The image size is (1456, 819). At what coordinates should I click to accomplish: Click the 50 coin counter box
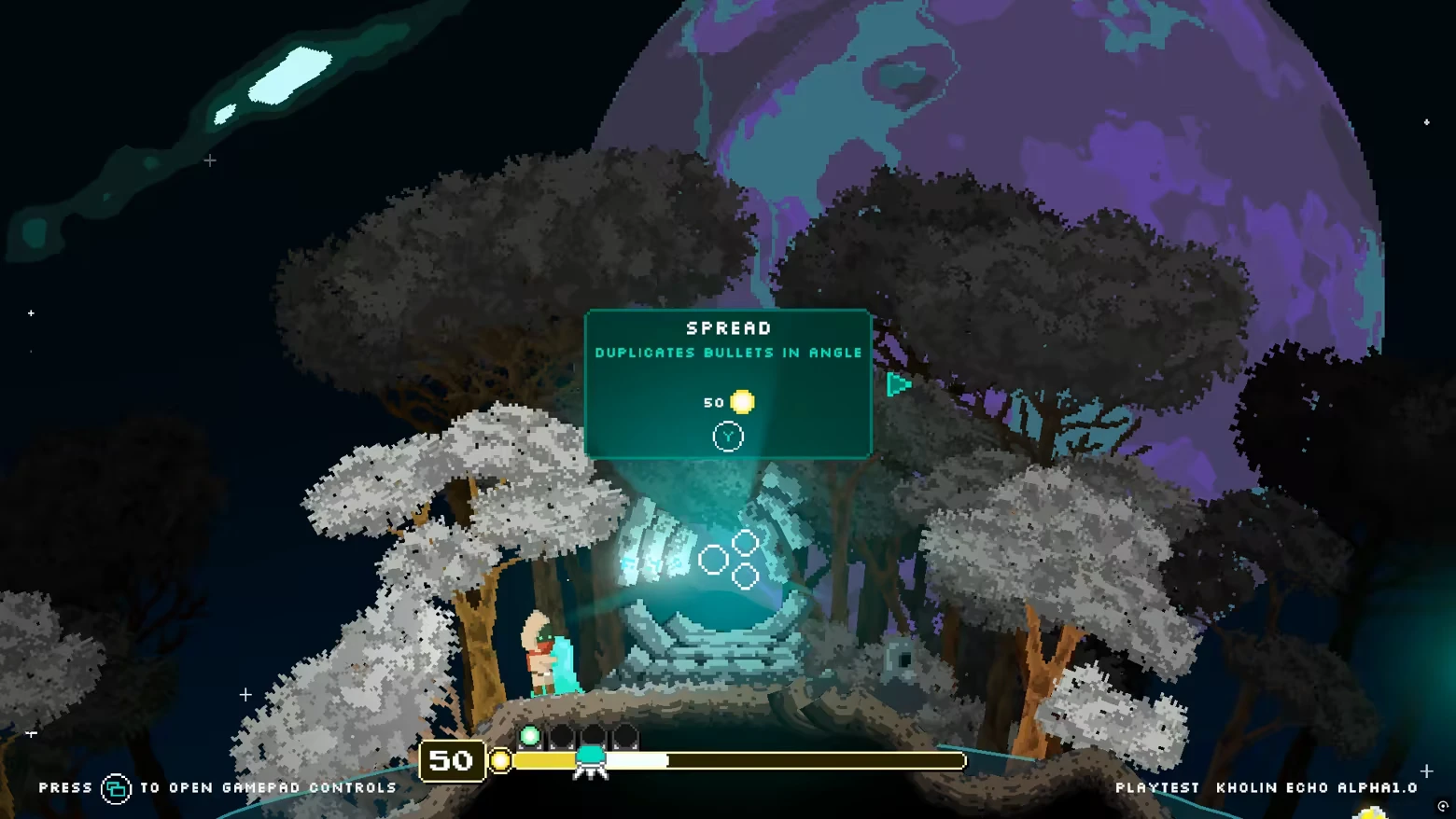(x=452, y=760)
